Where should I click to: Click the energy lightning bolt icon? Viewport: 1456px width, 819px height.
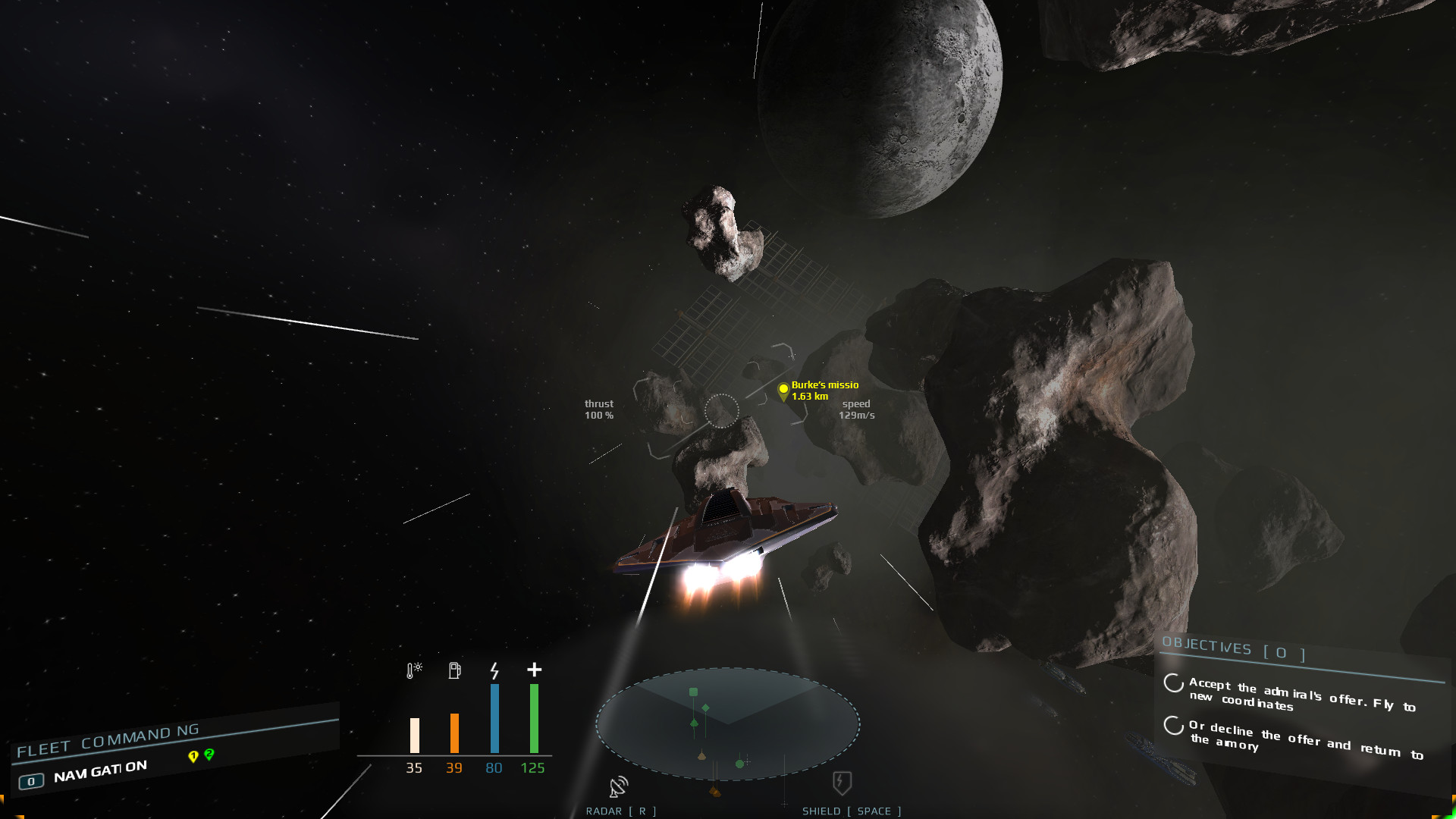494,670
